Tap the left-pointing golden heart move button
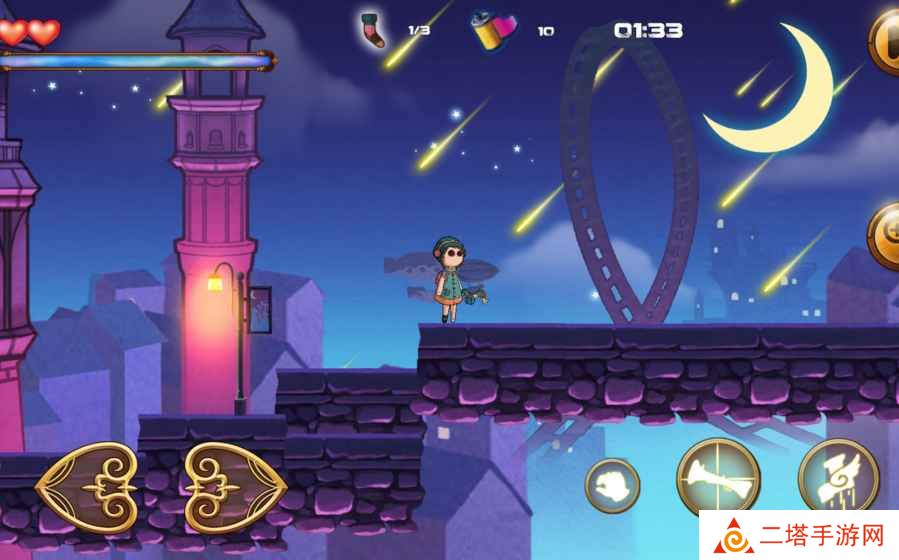This screenshot has height=560, width=899. click(87, 486)
